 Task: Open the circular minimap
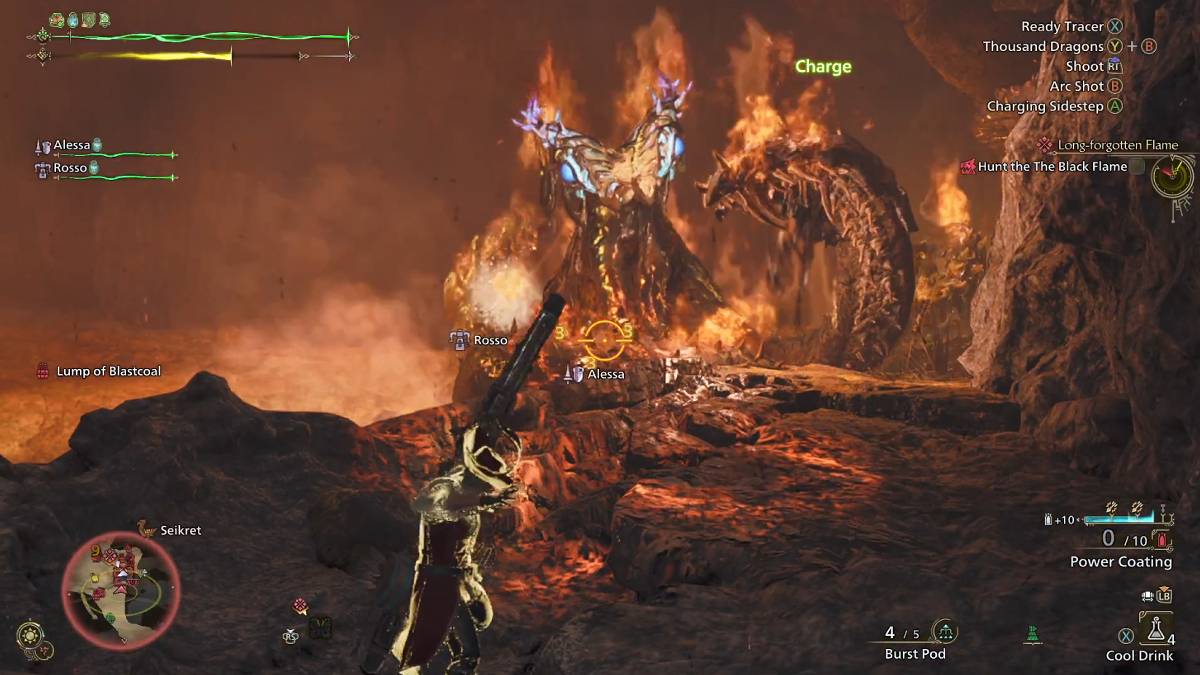[x=121, y=590]
